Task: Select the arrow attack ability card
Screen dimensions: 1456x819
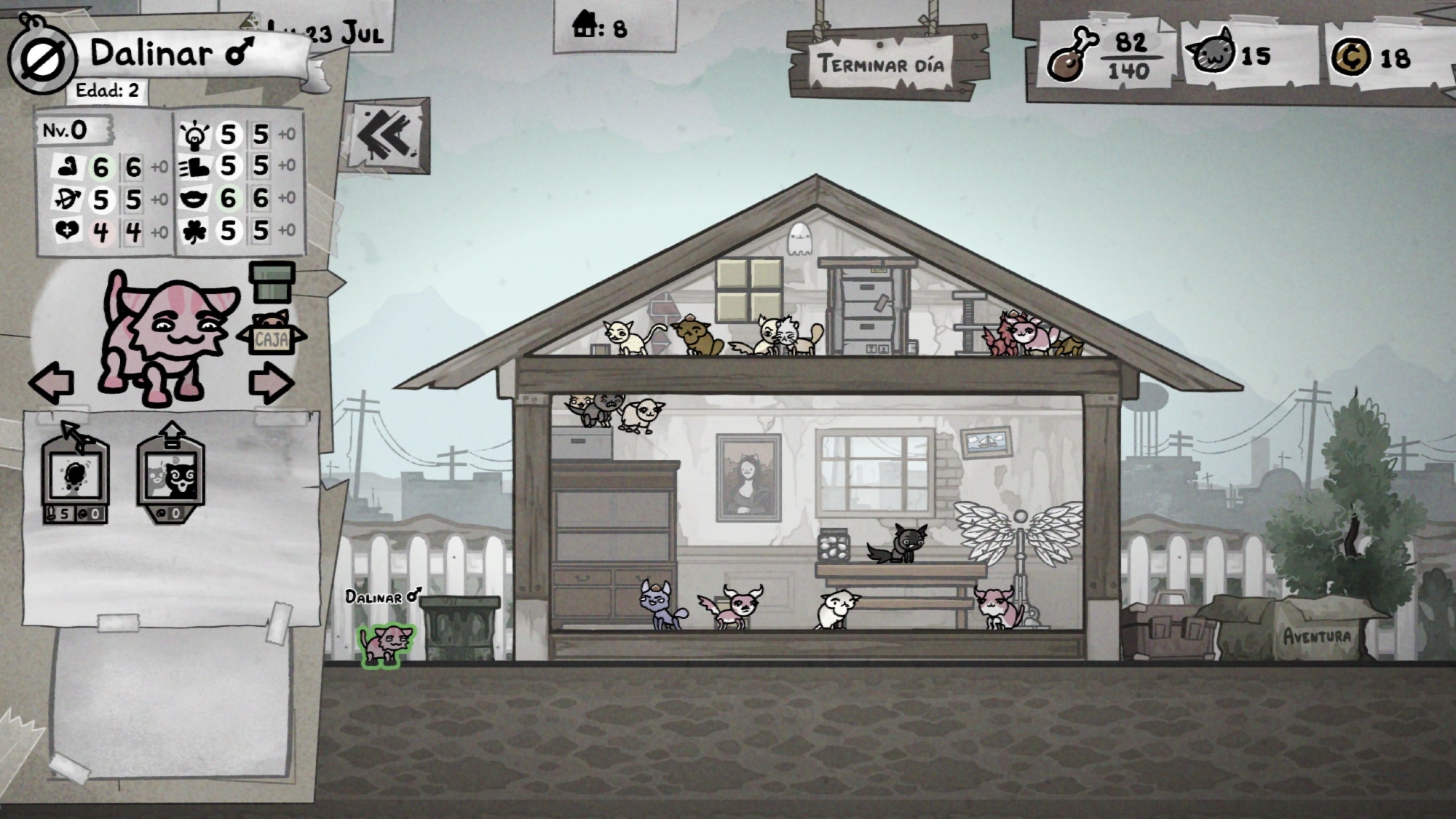Action: click(x=76, y=473)
